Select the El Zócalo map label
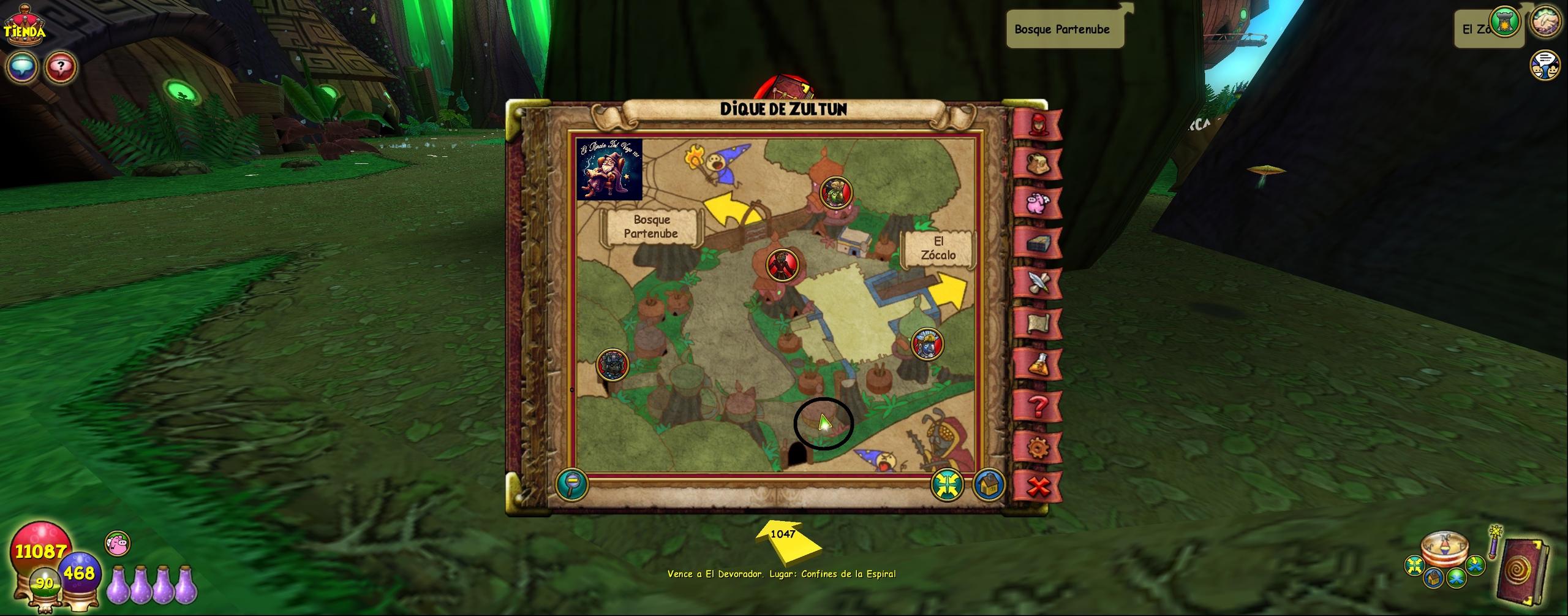 click(x=938, y=248)
